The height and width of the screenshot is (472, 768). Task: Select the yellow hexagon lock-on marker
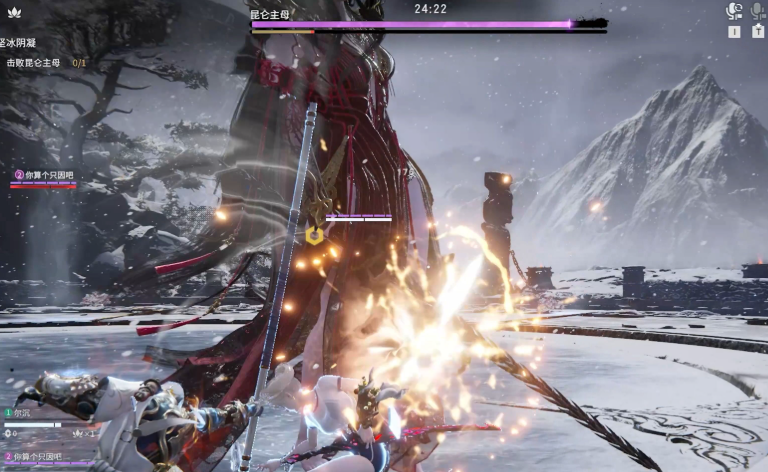point(314,235)
